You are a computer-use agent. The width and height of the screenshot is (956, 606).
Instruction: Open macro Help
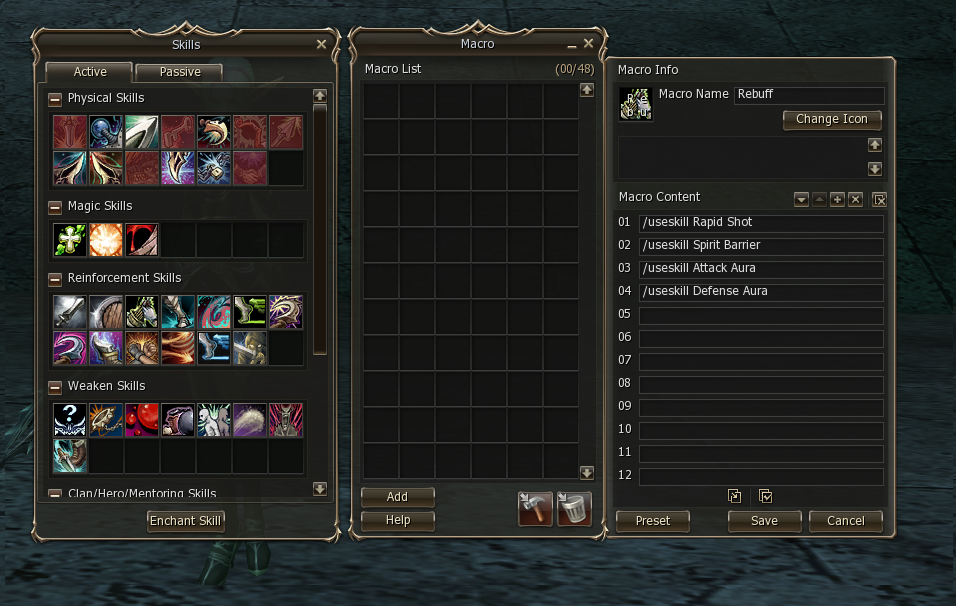tap(397, 520)
